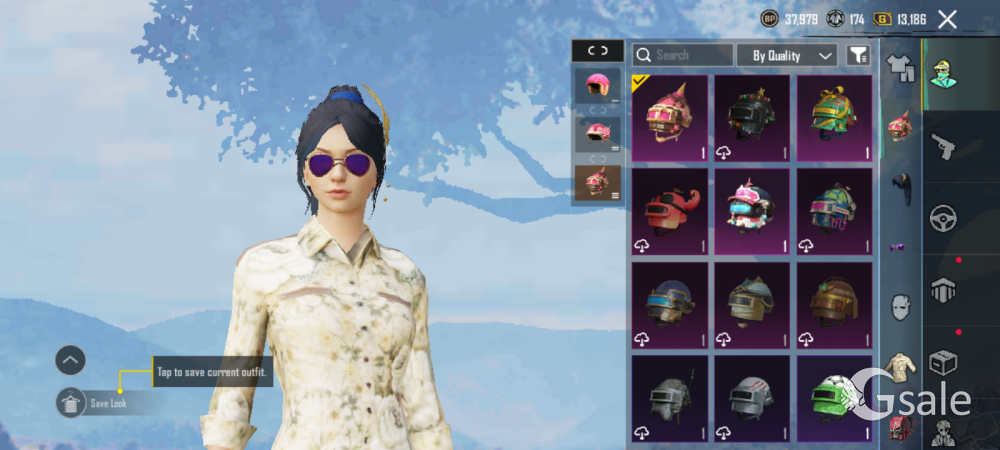Image resolution: width=1000 pixels, height=450 pixels.
Task: Expand the up-arrow circle button
Action: click(70, 359)
